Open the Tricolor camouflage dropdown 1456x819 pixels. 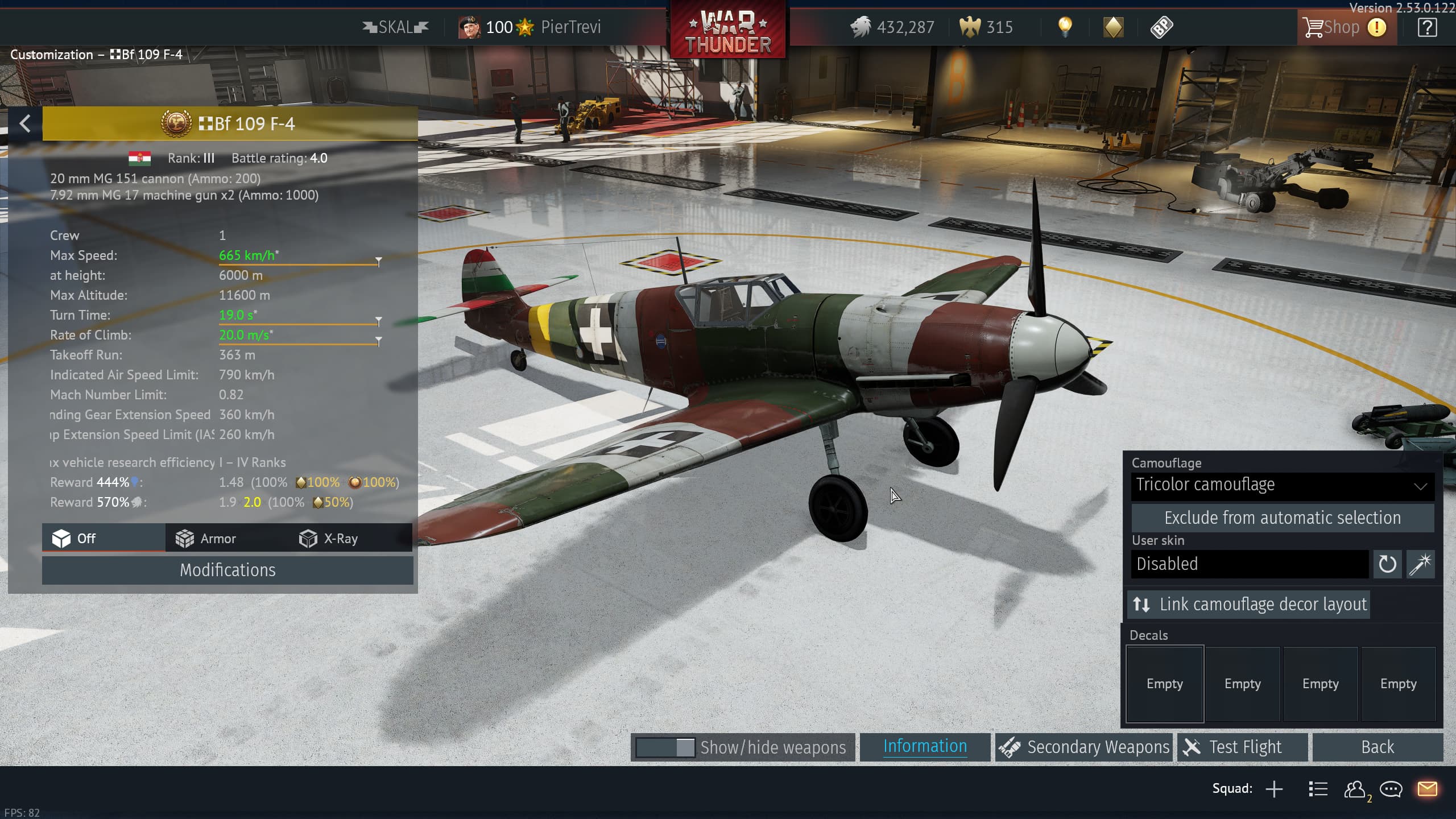pos(1282,485)
